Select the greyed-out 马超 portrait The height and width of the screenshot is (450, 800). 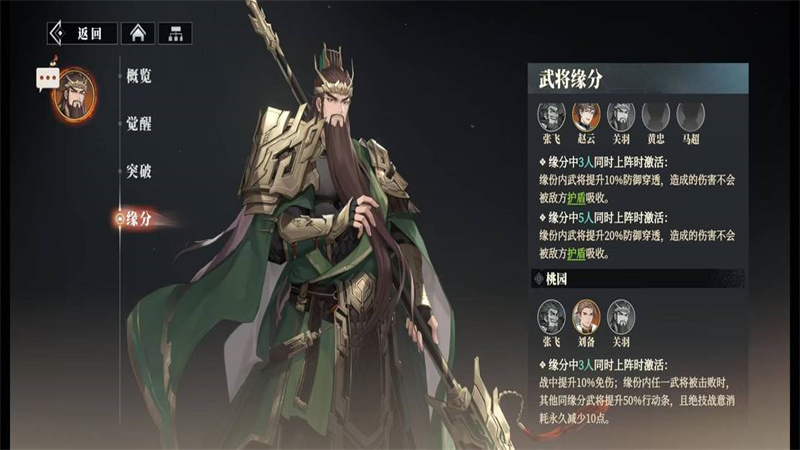pos(690,115)
